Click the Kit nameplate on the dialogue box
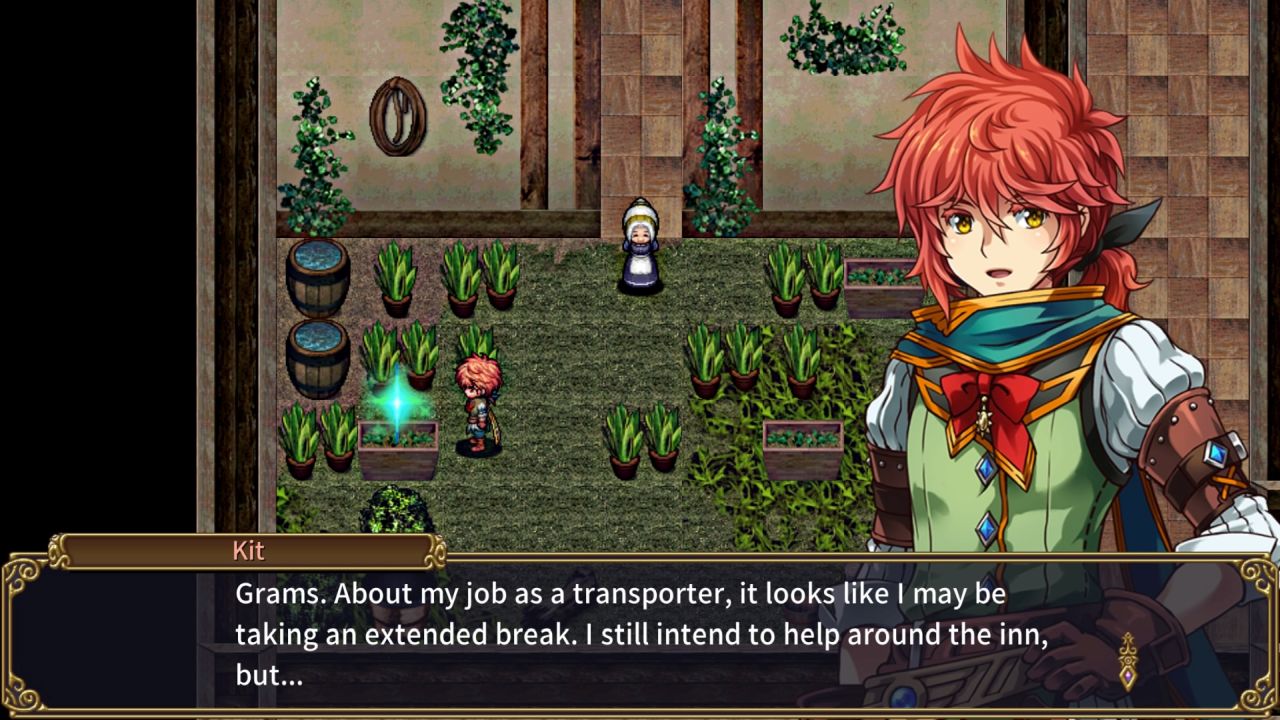Viewport: 1280px width, 720px height. [x=248, y=551]
